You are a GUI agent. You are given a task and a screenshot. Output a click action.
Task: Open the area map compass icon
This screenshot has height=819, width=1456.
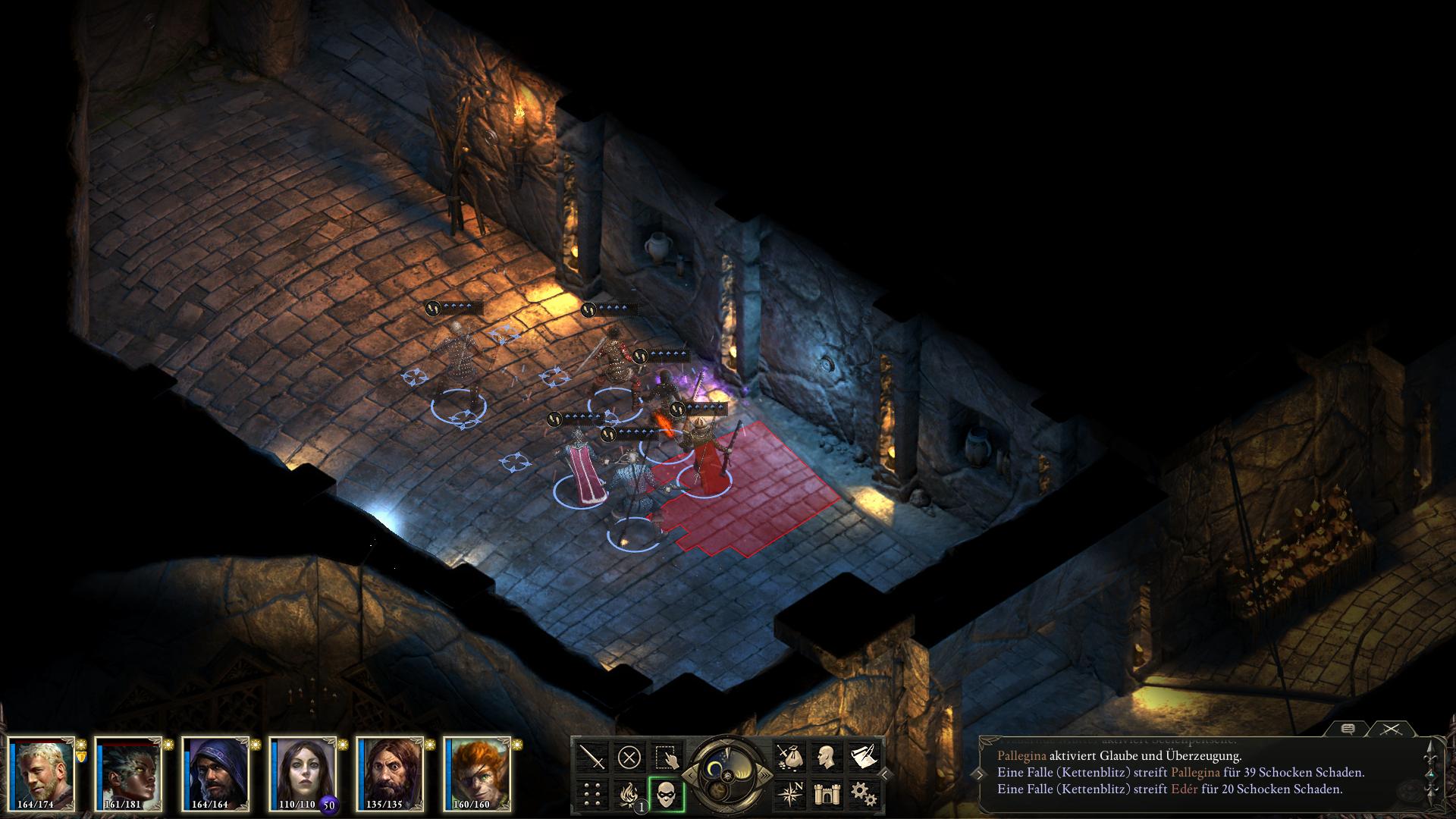789,794
